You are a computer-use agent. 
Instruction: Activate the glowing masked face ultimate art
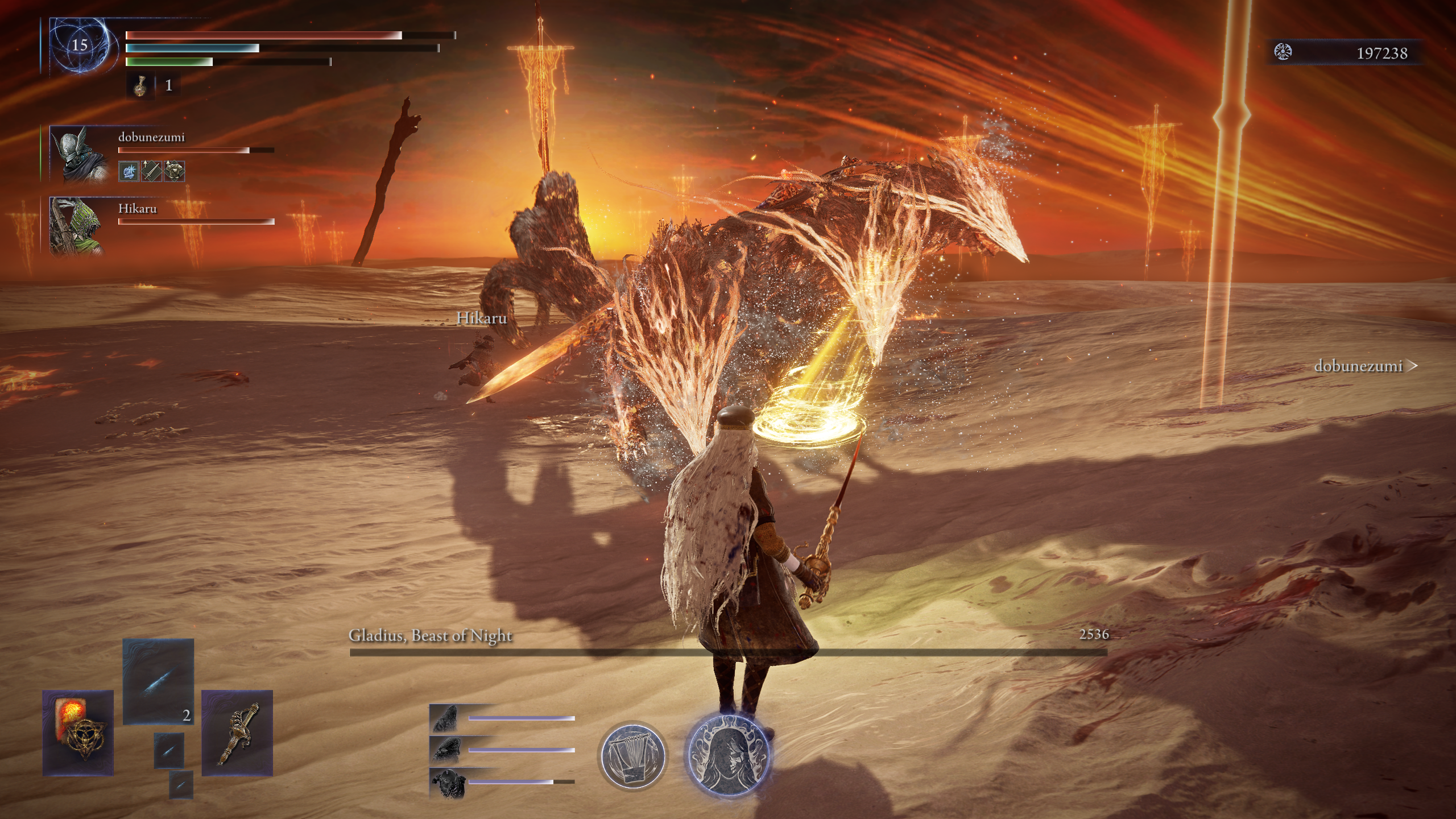click(x=728, y=755)
